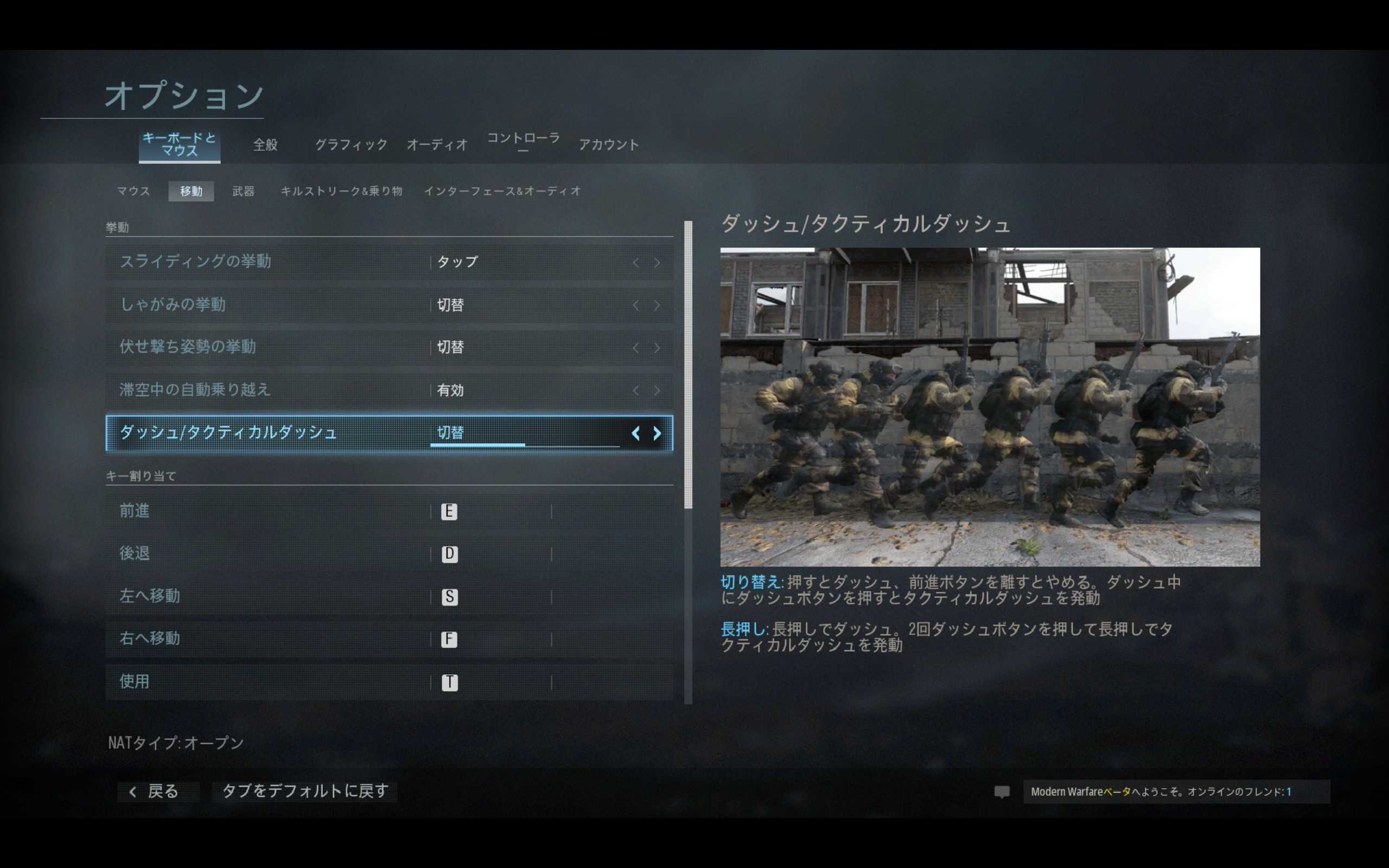1389x868 pixels.
Task: Rebind the 前進 key showing E
Action: tap(449, 512)
